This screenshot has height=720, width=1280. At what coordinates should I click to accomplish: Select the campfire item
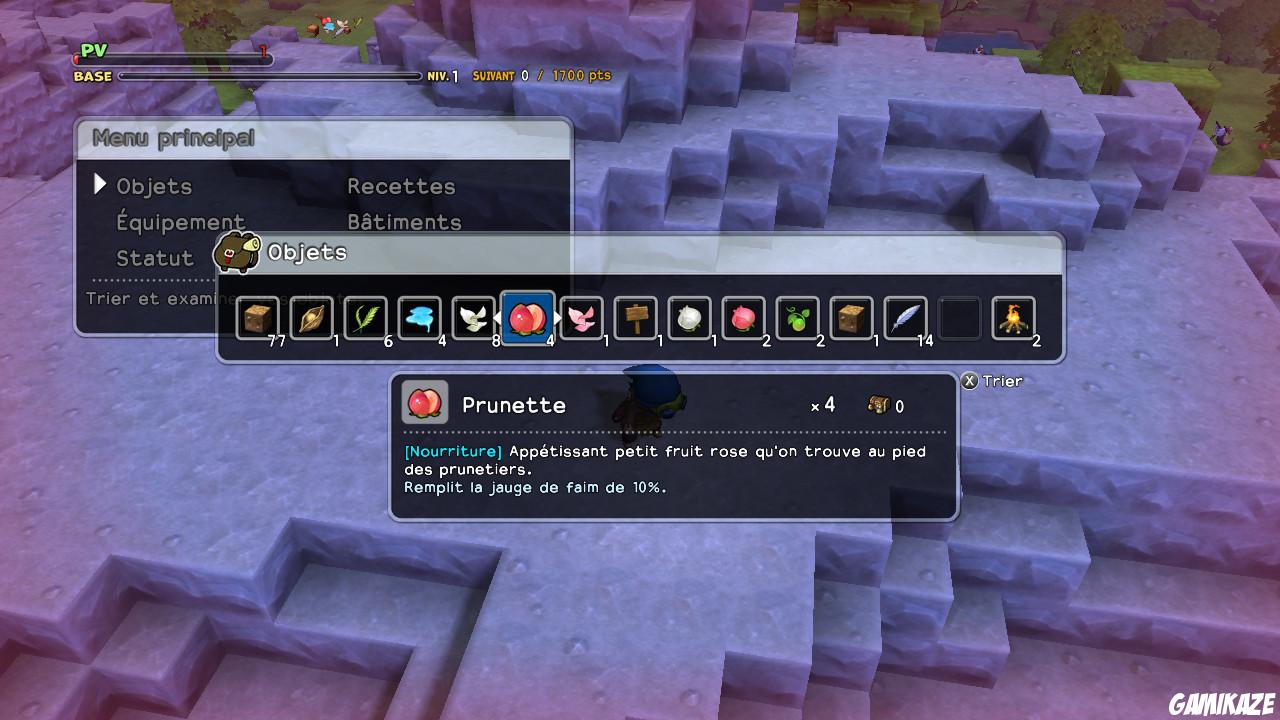point(1013,316)
